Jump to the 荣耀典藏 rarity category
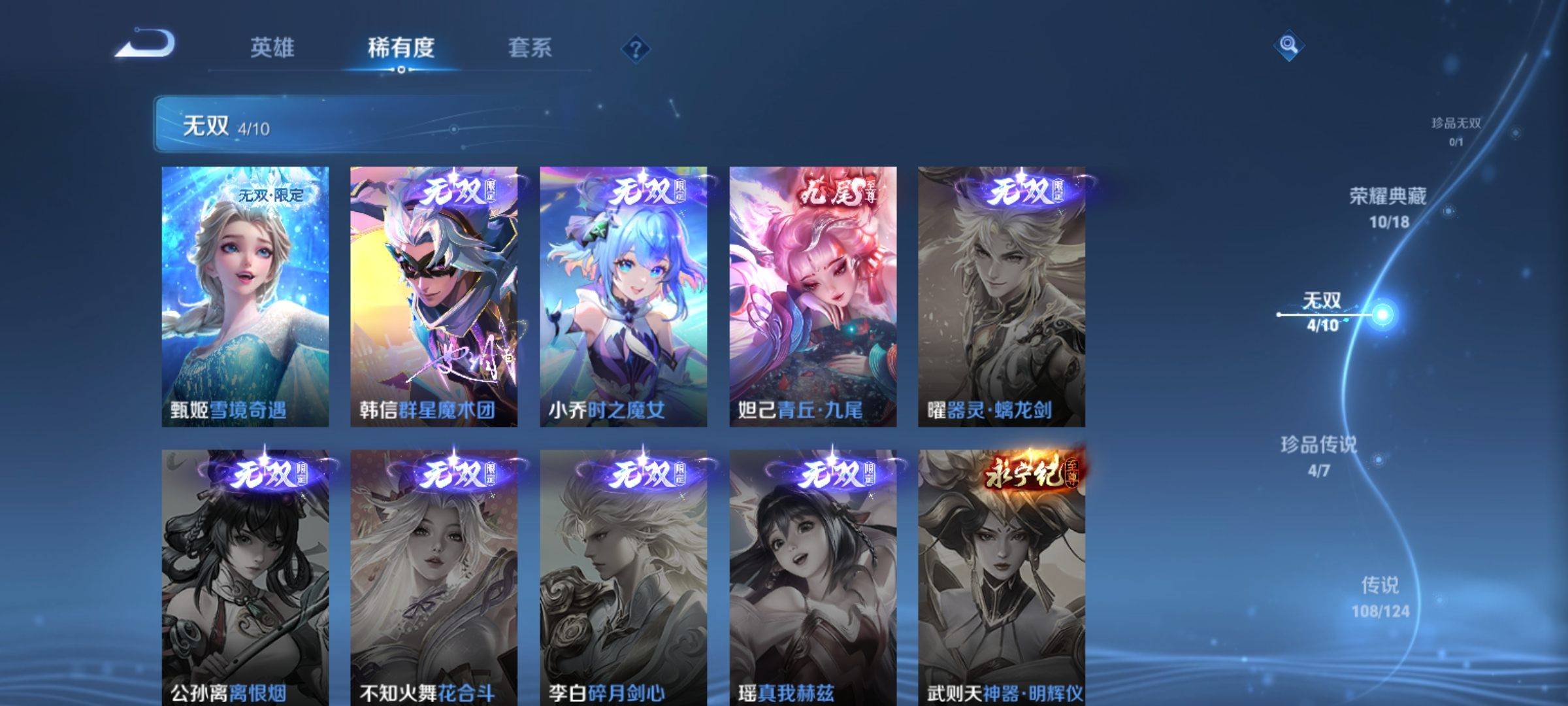 (1388, 207)
